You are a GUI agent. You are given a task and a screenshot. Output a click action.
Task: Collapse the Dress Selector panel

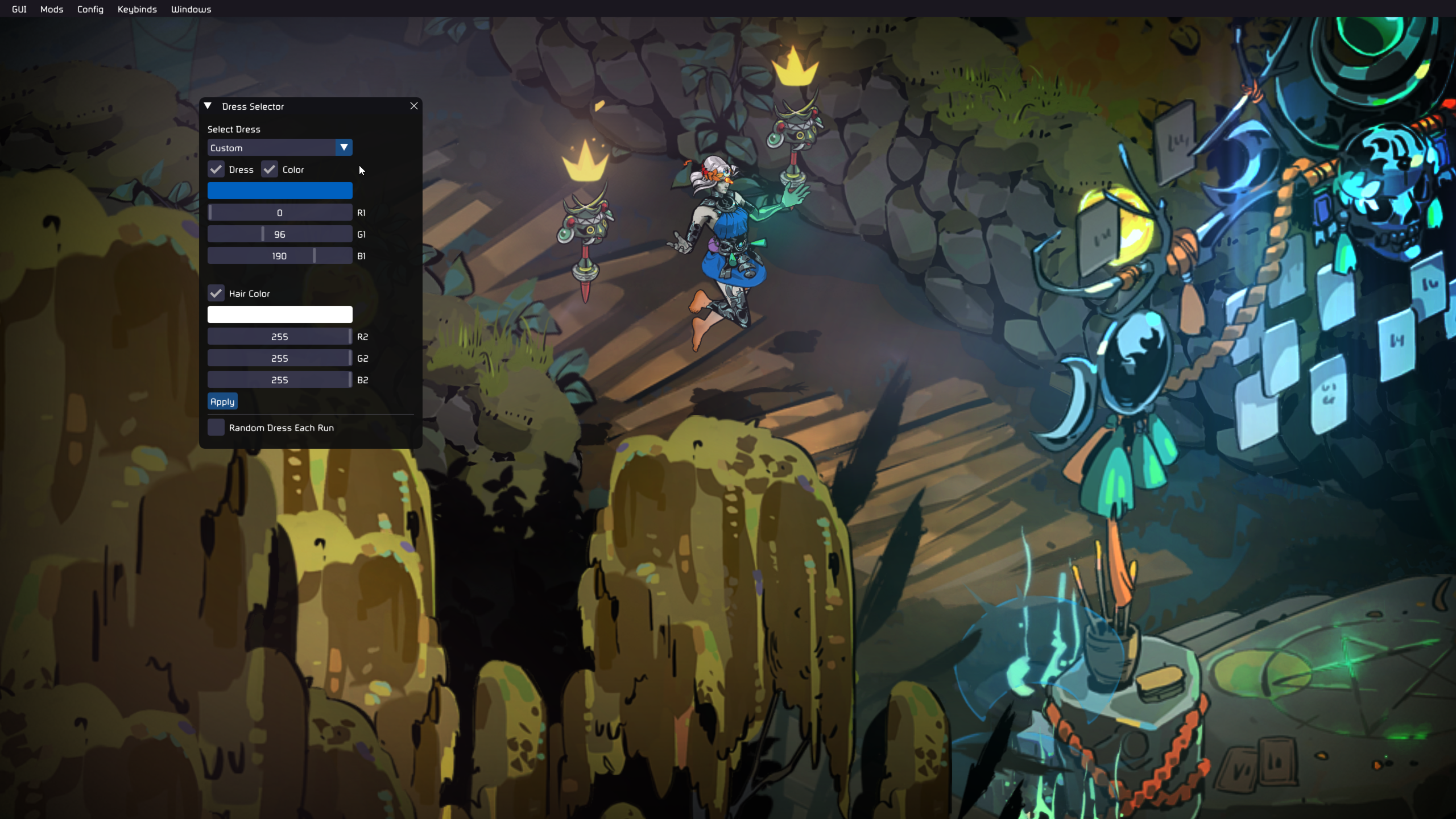(208, 106)
